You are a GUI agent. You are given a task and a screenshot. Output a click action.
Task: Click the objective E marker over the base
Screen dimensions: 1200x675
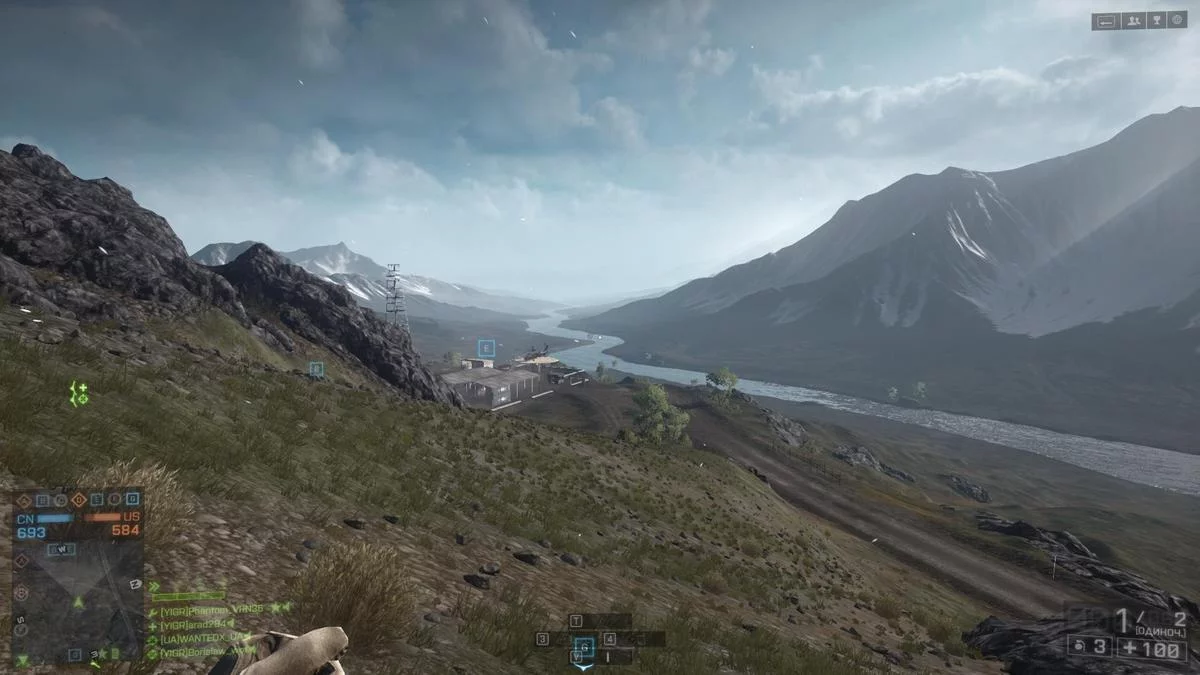pos(486,349)
